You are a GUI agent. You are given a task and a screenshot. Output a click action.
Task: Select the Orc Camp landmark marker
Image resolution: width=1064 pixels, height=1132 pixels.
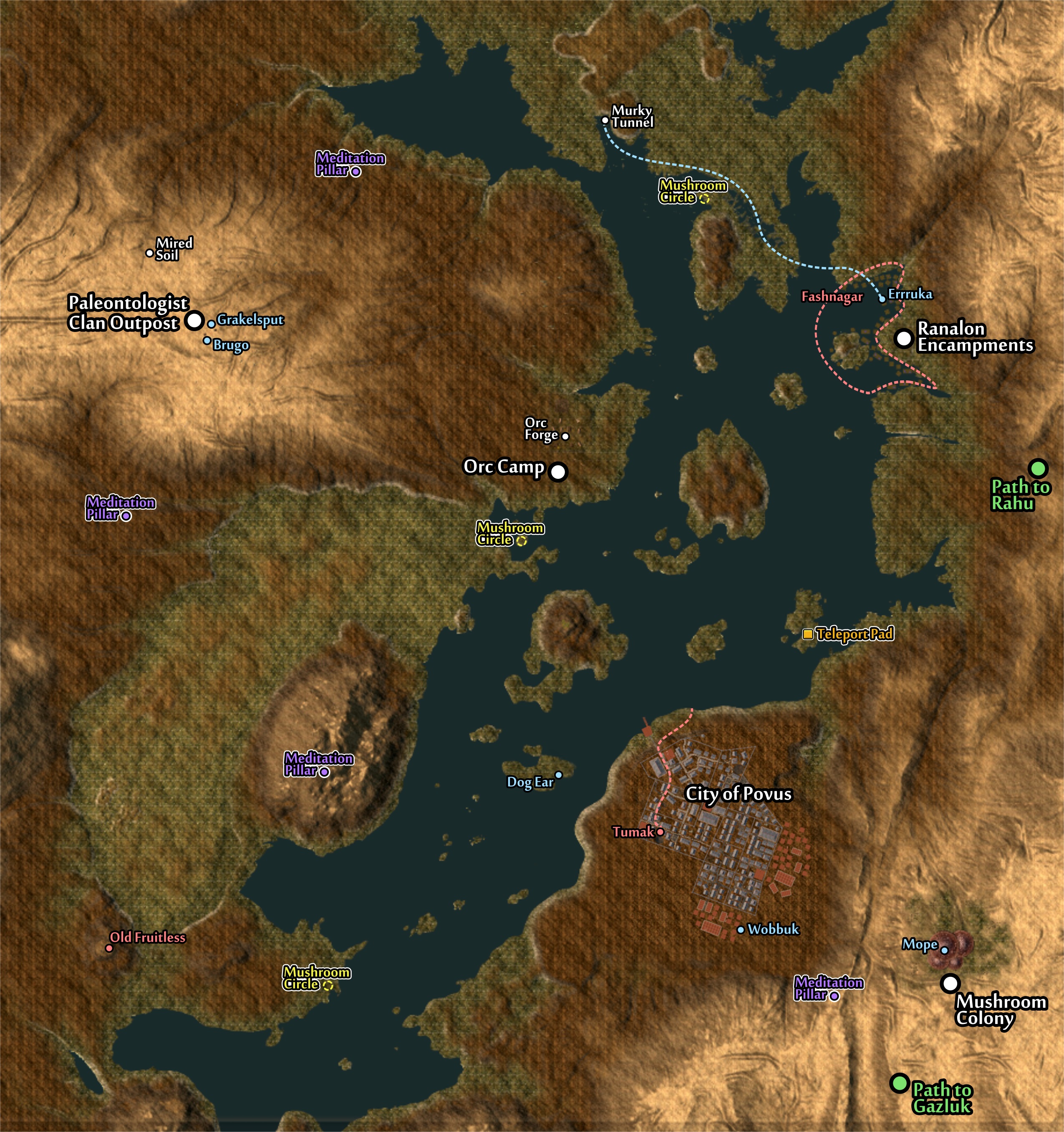558,471
